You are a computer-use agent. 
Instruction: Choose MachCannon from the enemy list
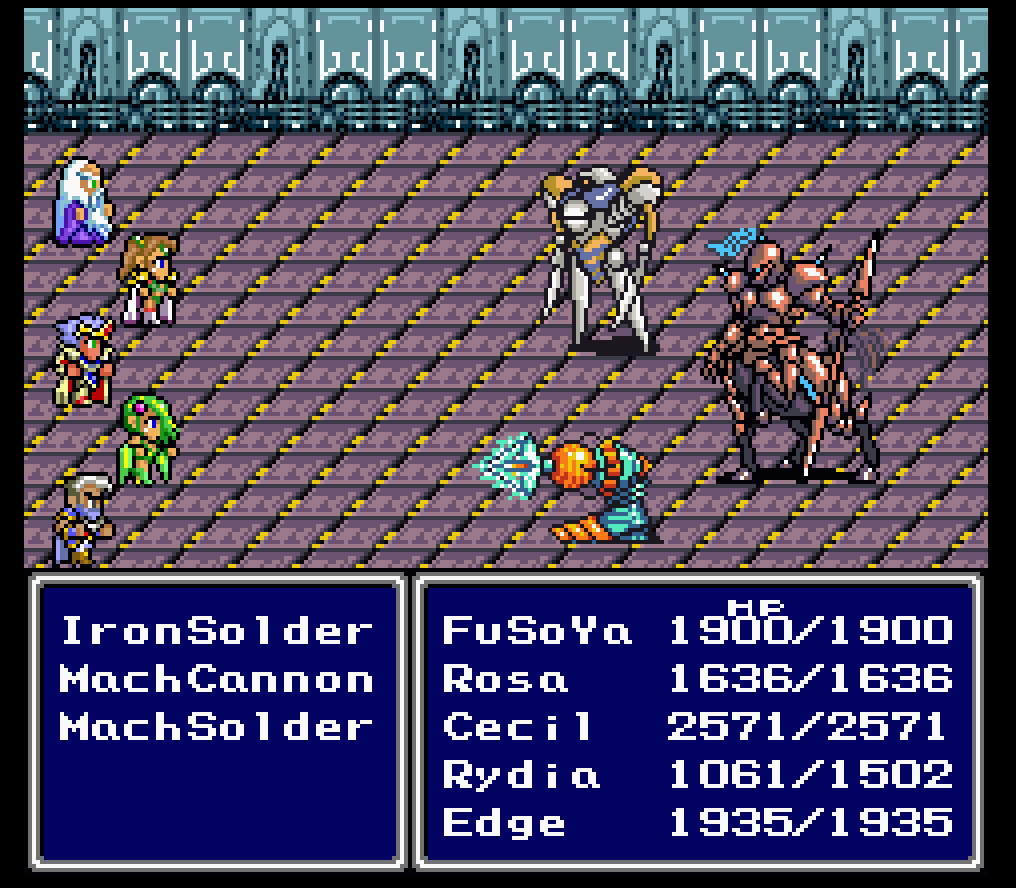(215, 679)
